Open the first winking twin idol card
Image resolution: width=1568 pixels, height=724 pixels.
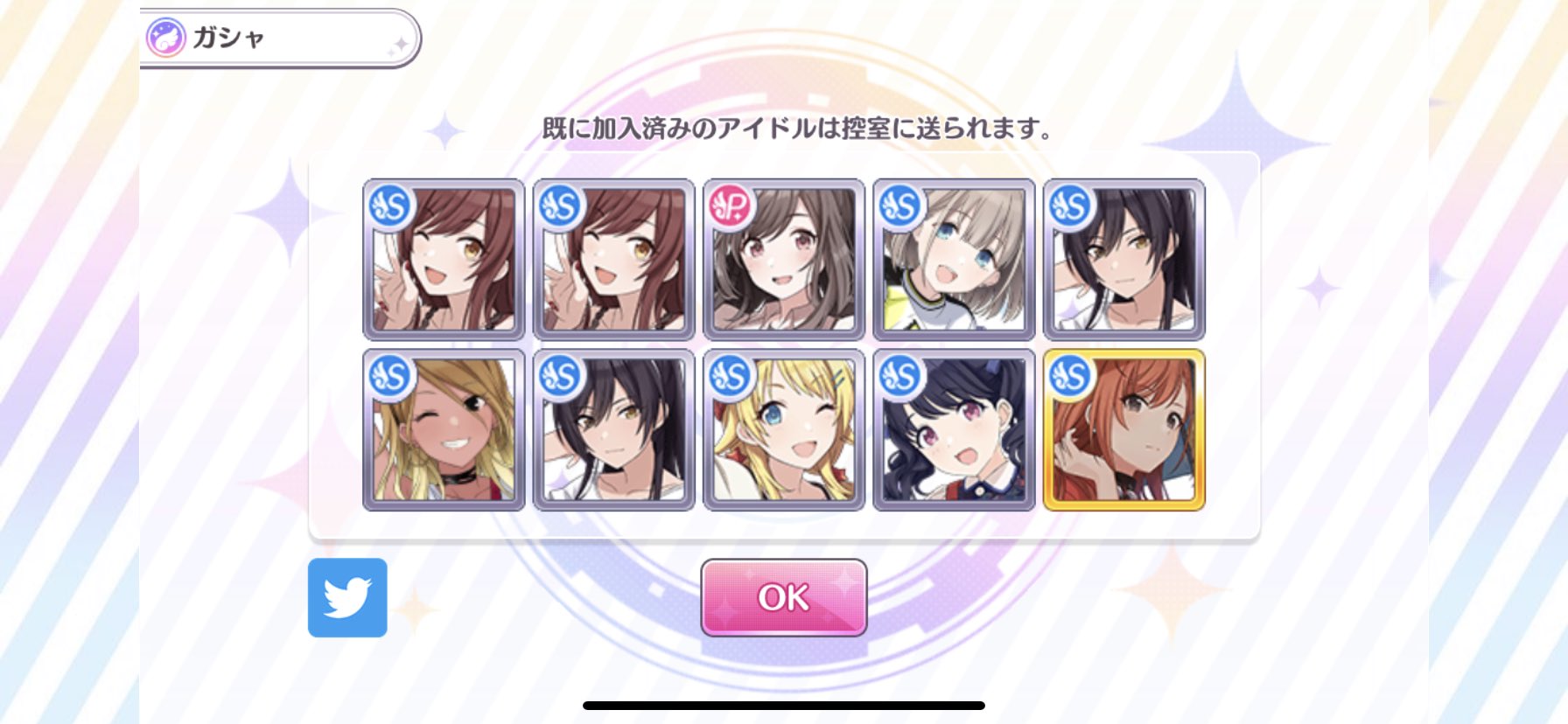click(x=444, y=258)
